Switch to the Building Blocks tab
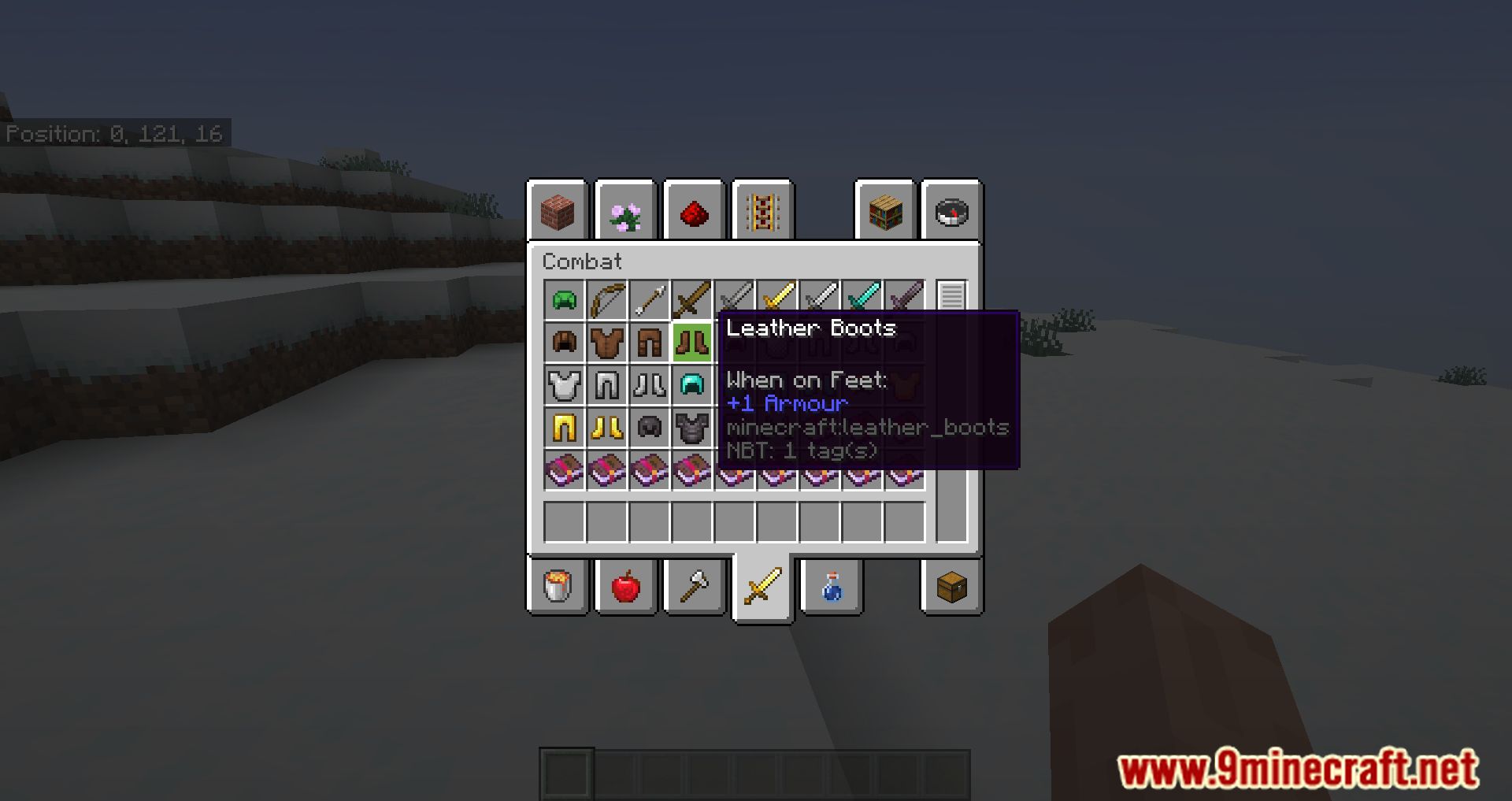This screenshot has width=1512, height=801. point(557,211)
